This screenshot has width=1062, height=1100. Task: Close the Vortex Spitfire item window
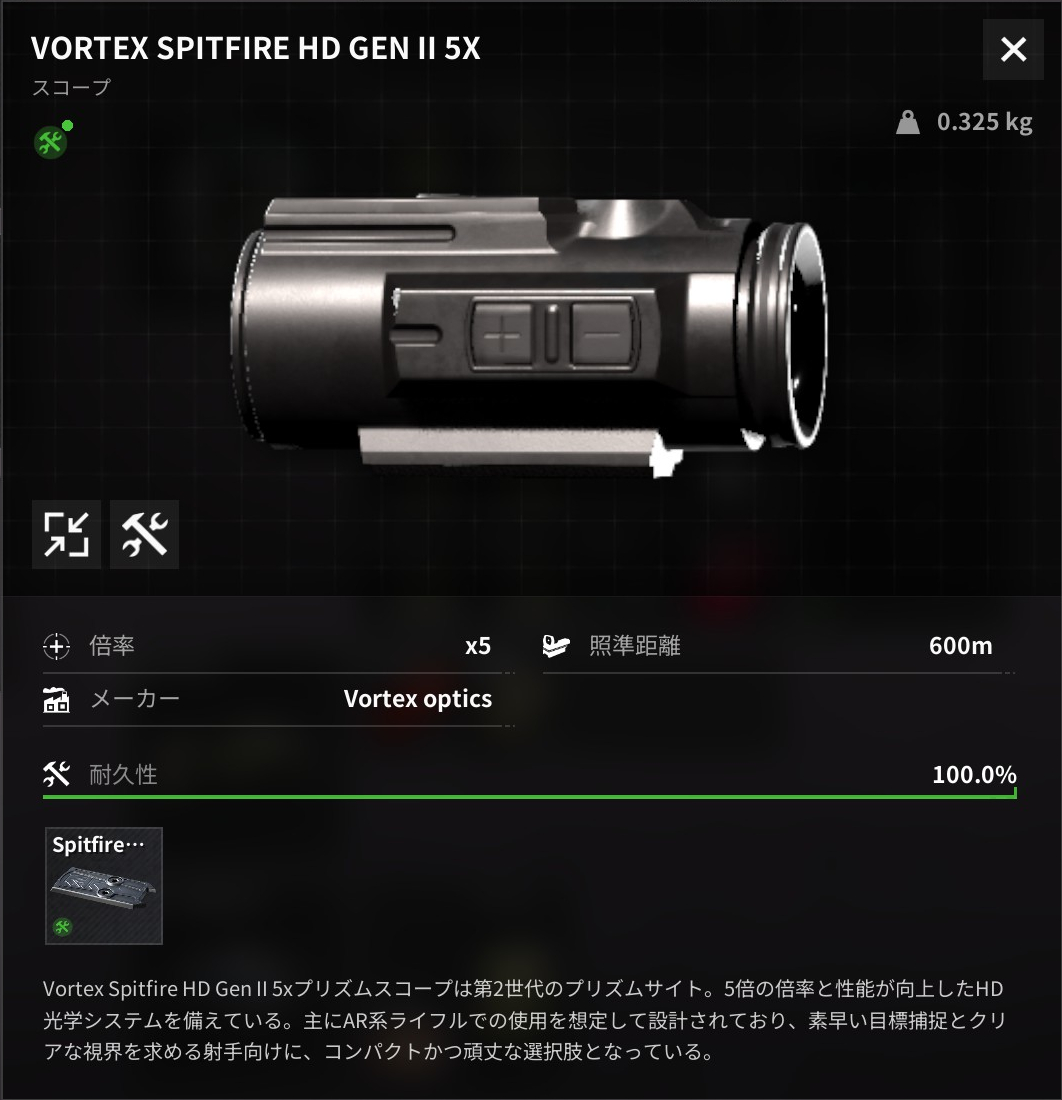[1013, 49]
